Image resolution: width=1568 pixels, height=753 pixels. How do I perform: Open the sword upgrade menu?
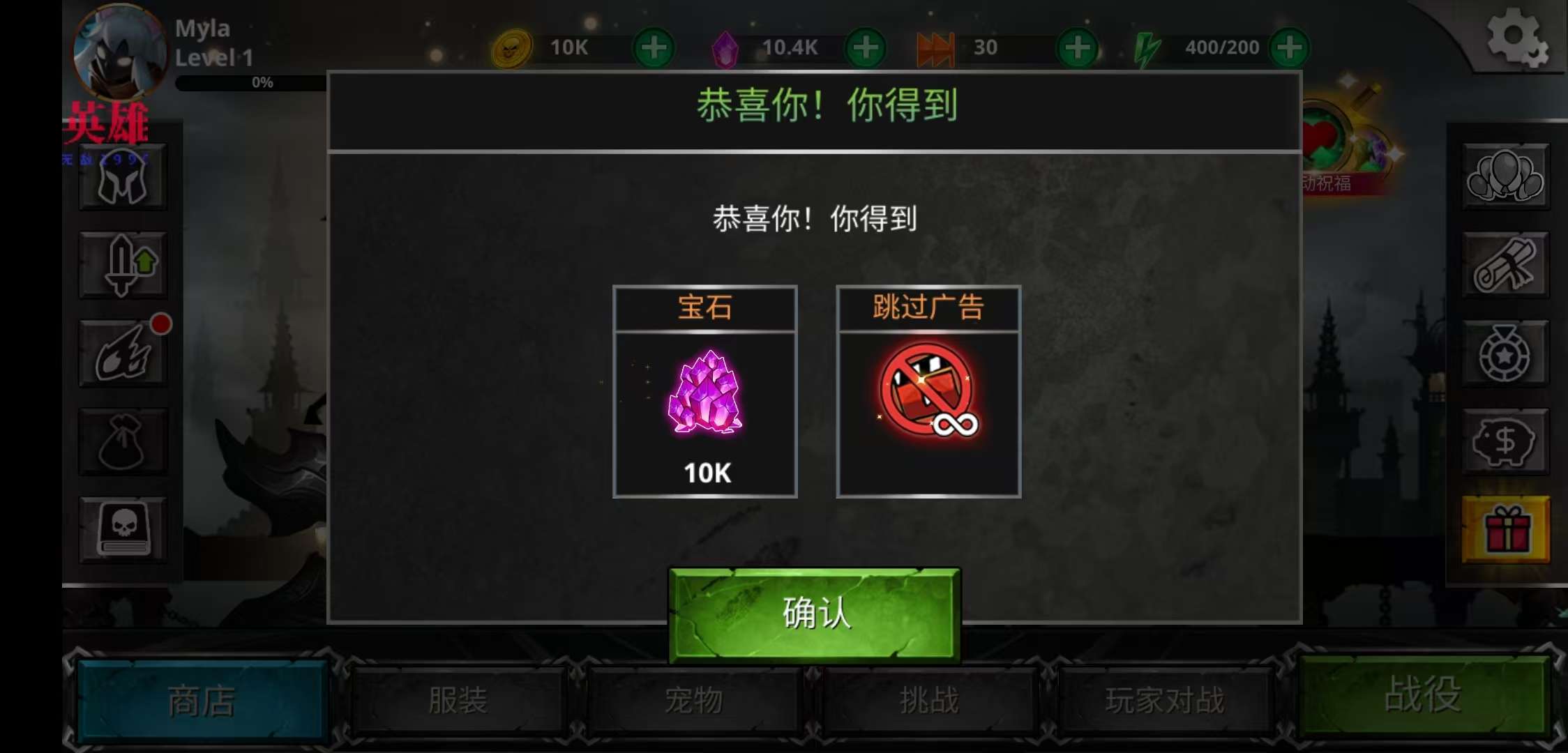point(123,265)
